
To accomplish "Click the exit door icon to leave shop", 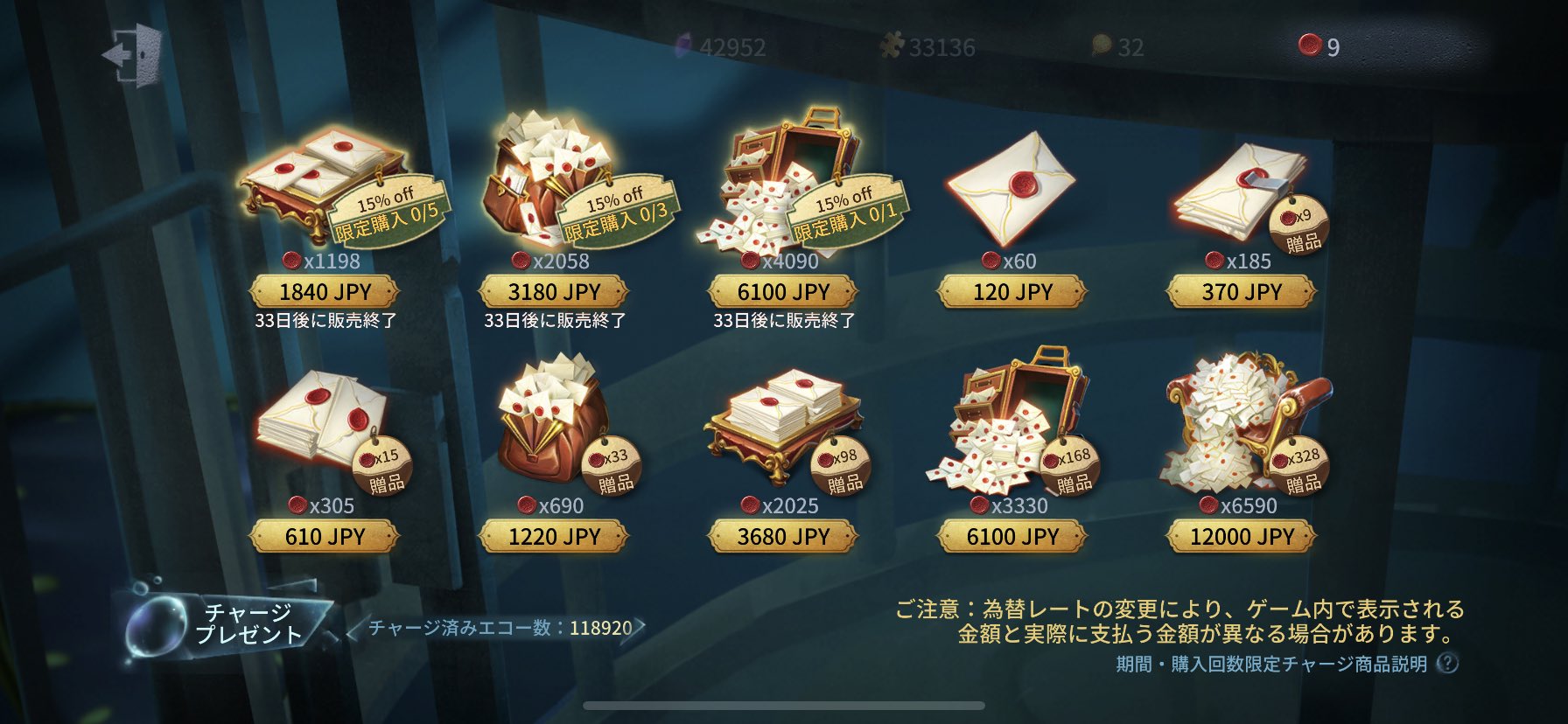I will click(x=131, y=54).
